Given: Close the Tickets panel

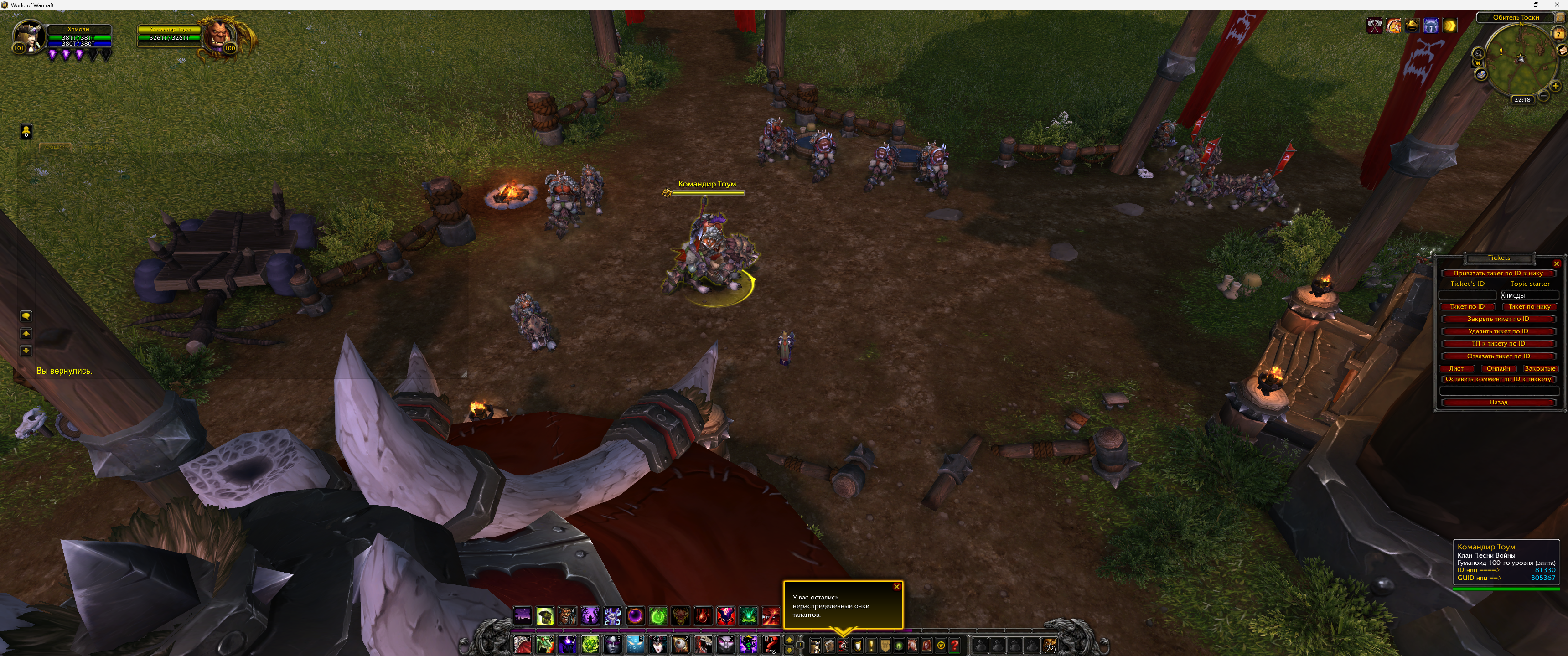Looking at the screenshot, I should [1556, 264].
